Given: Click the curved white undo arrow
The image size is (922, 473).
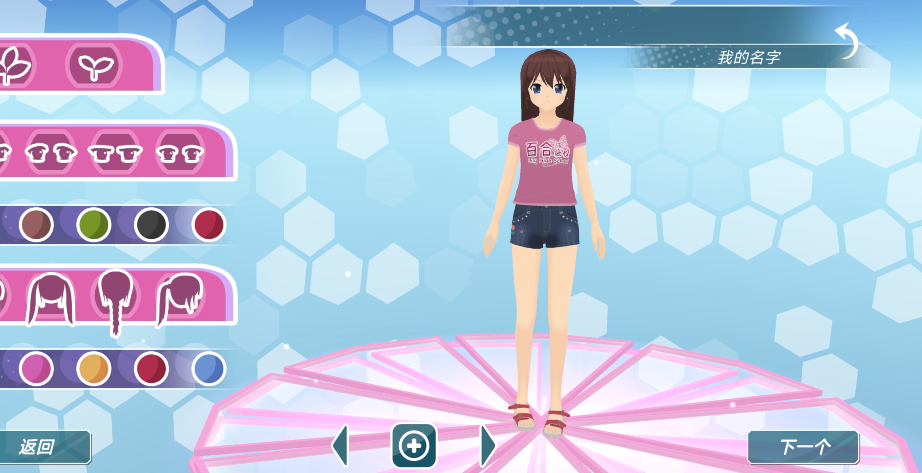Looking at the screenshot, I should (847, 42).
